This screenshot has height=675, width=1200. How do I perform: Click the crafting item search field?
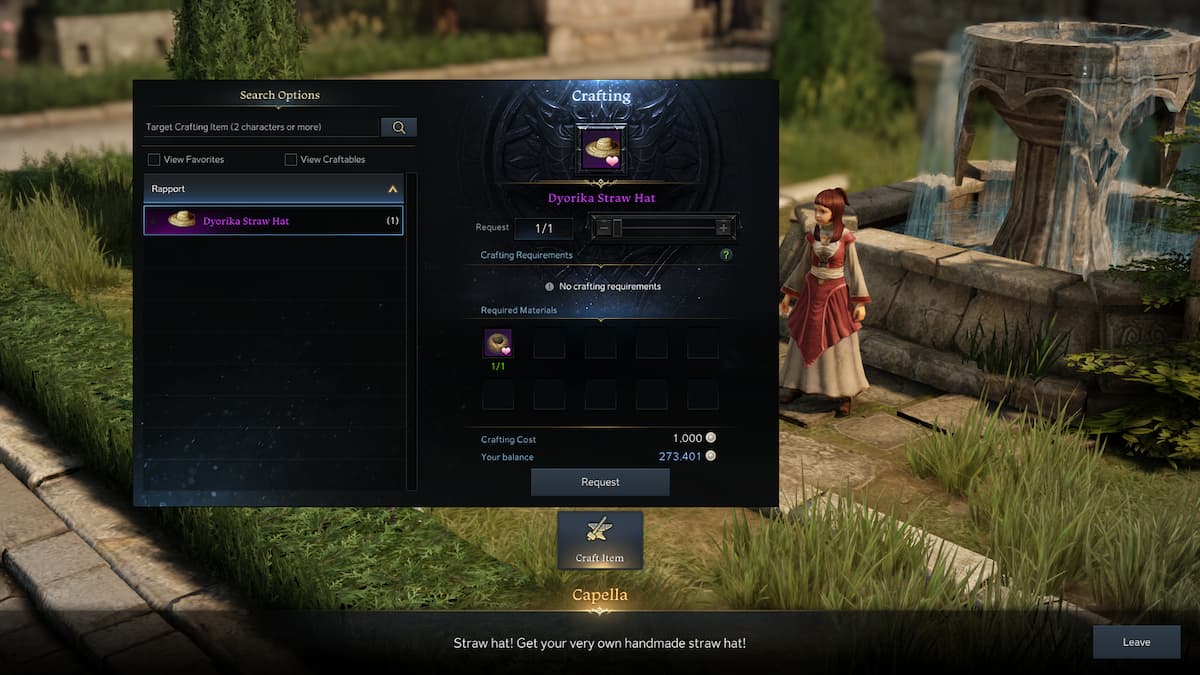262,127
